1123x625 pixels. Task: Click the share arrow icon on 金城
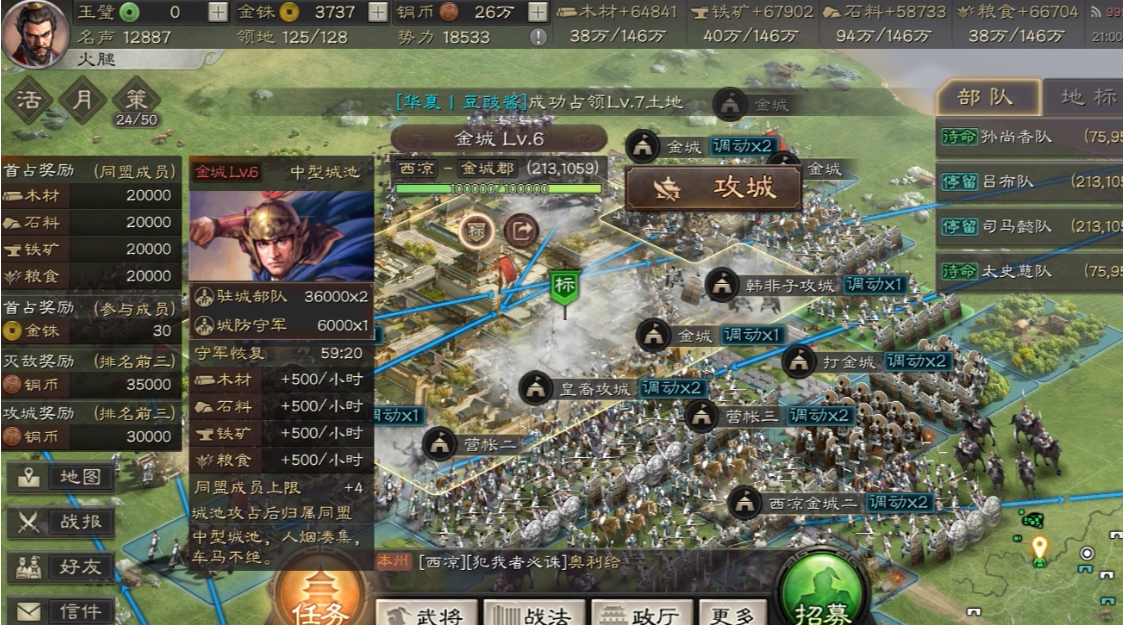520,231
